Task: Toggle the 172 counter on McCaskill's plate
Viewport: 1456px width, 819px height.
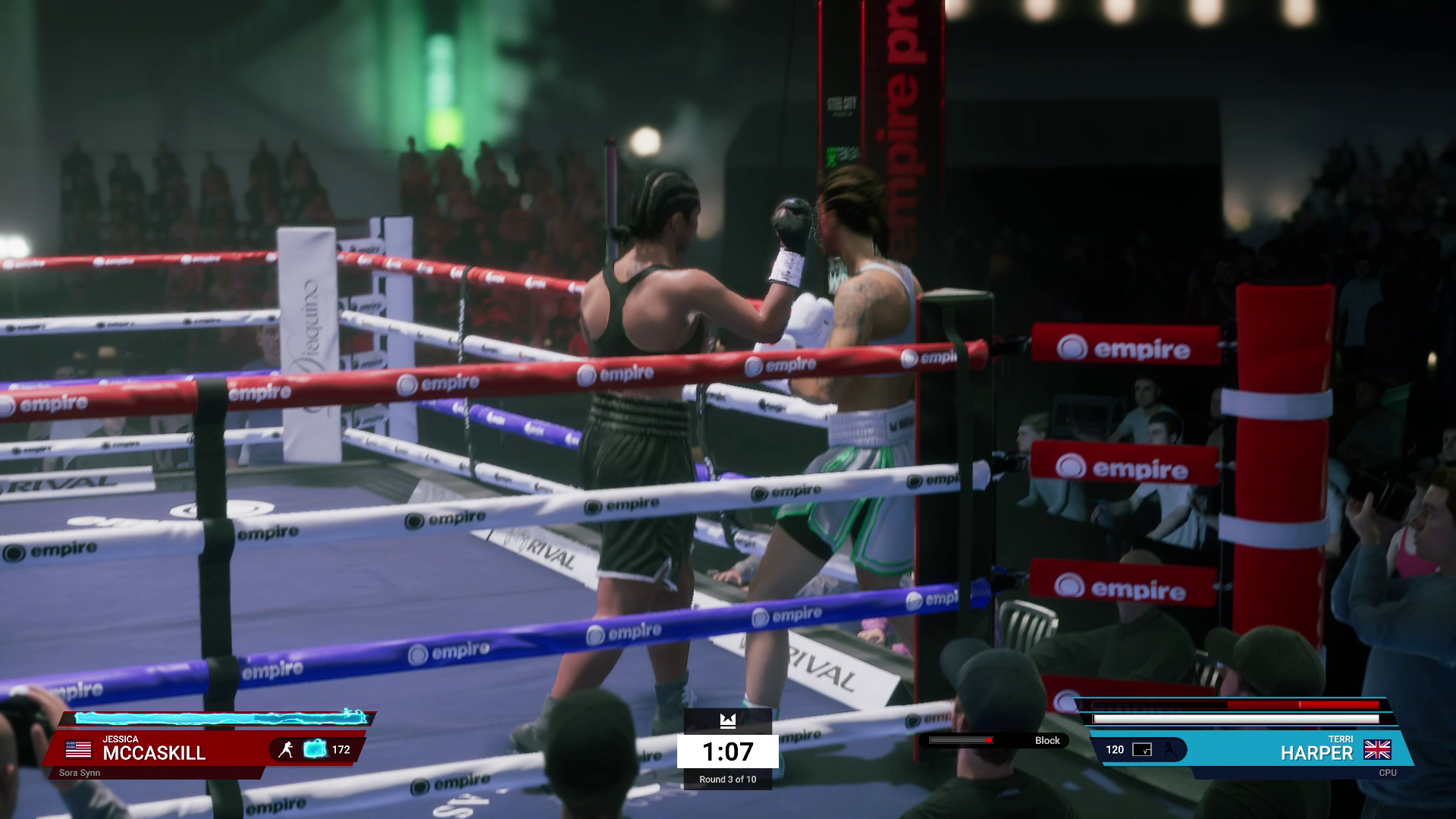Action: [343, 750]
